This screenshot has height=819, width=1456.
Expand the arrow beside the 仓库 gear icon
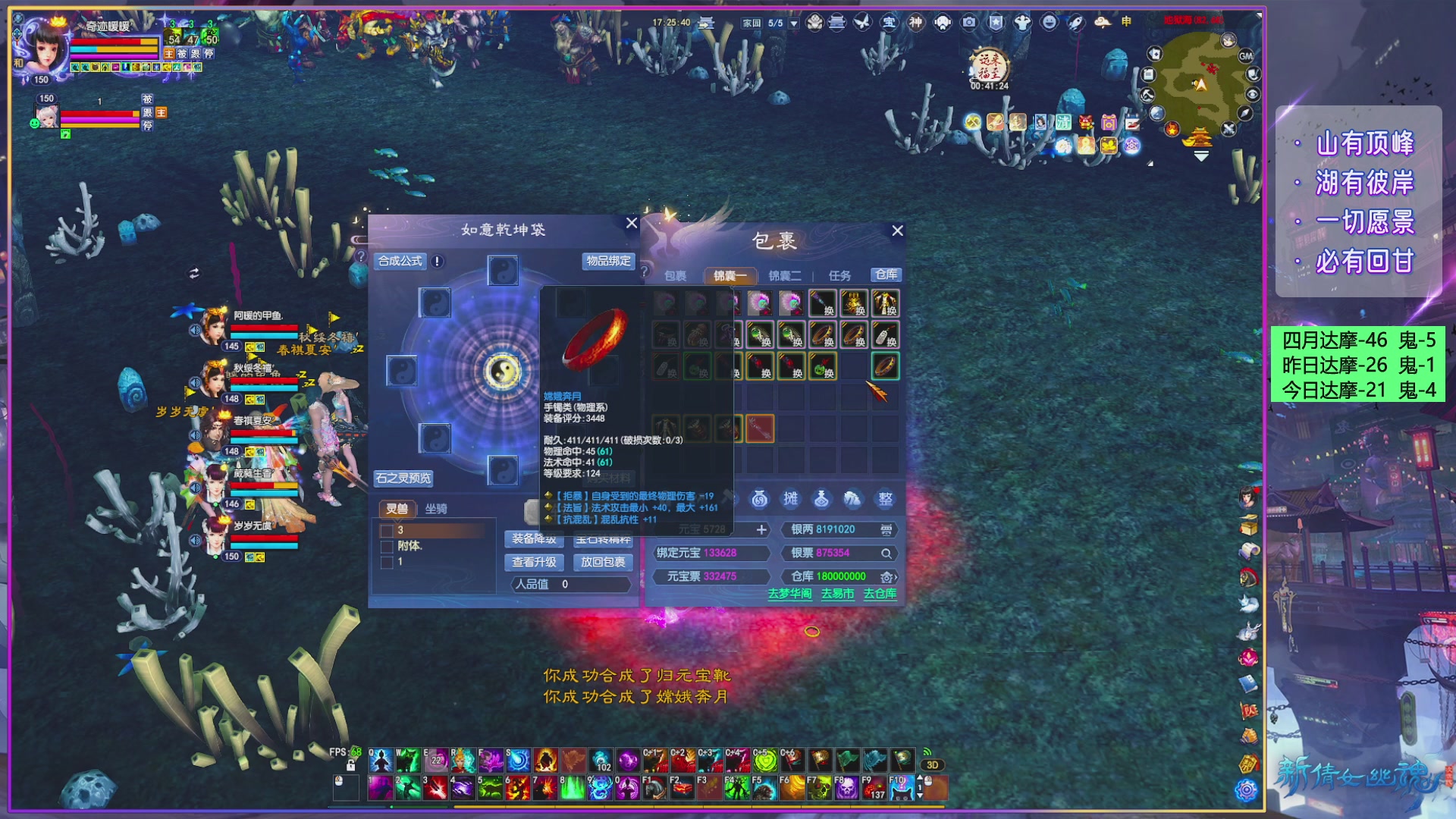(x=896, y=579)
